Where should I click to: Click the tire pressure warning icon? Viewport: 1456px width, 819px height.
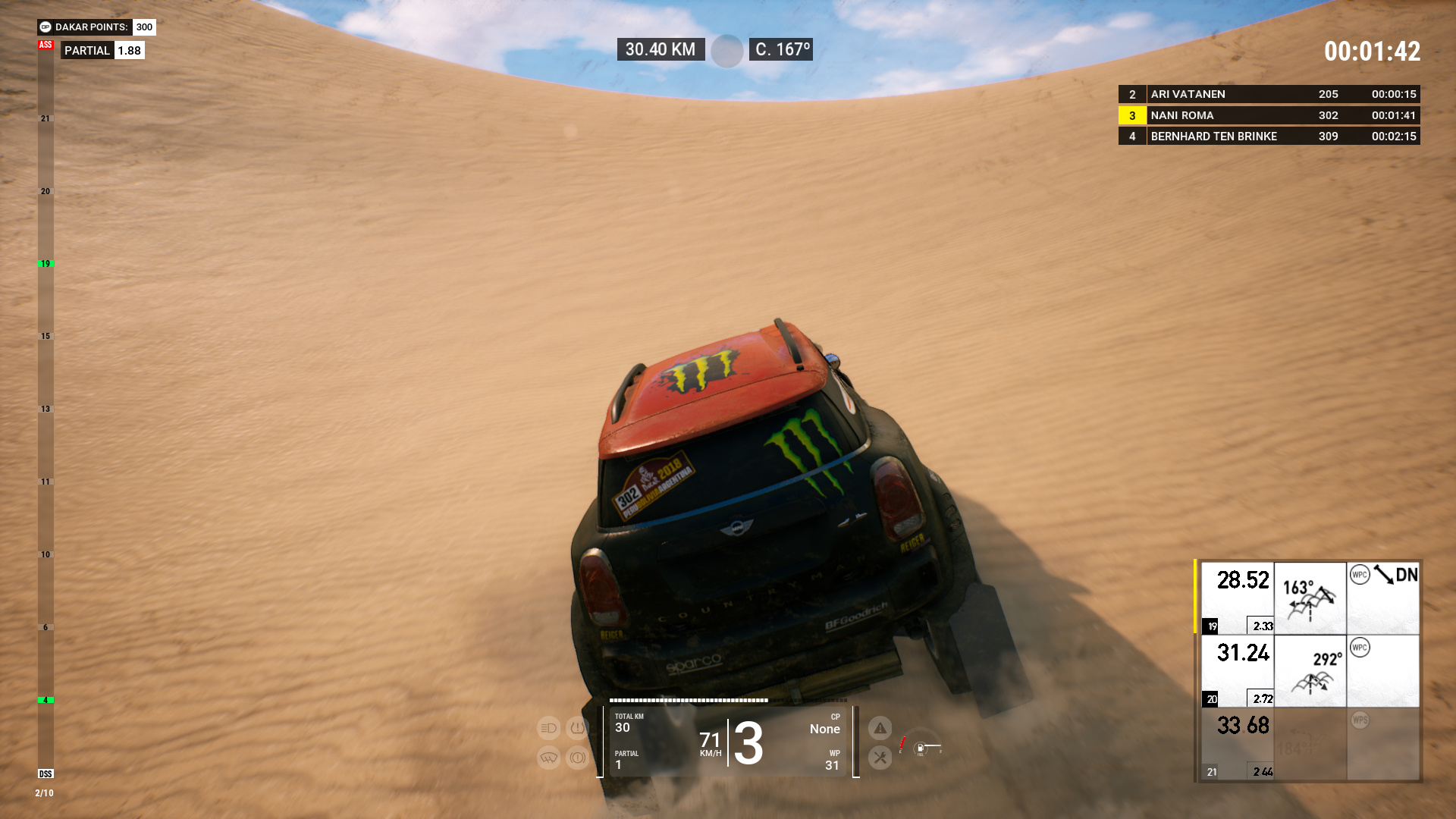tap(577, 728)
